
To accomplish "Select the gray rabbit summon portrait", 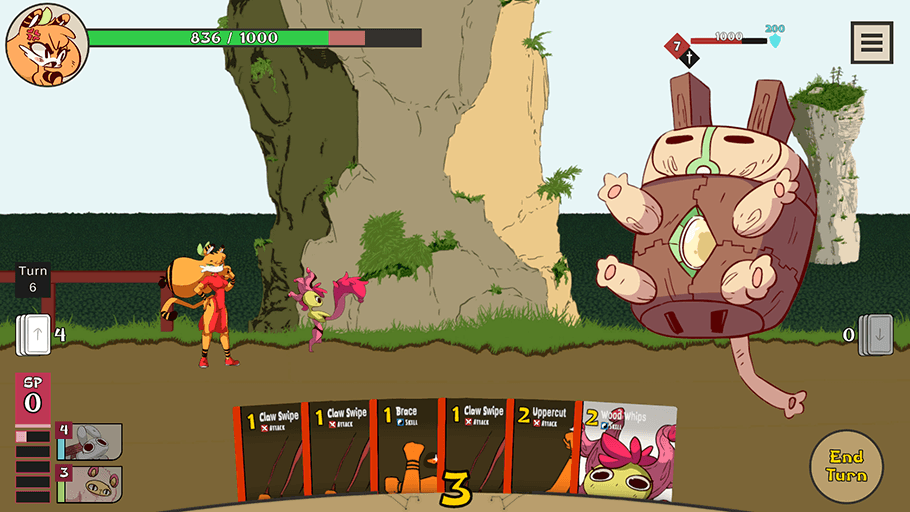I will coord(91,441).
